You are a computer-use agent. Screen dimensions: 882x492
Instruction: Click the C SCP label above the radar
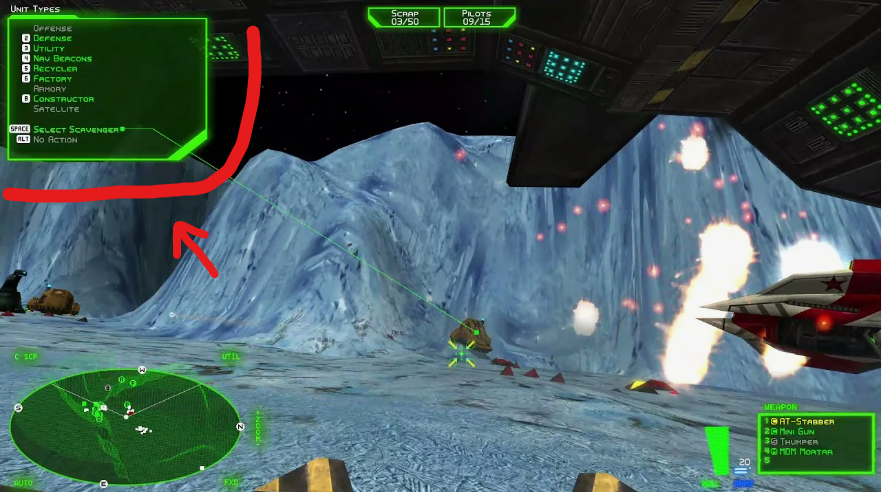(x=26, y=356)
